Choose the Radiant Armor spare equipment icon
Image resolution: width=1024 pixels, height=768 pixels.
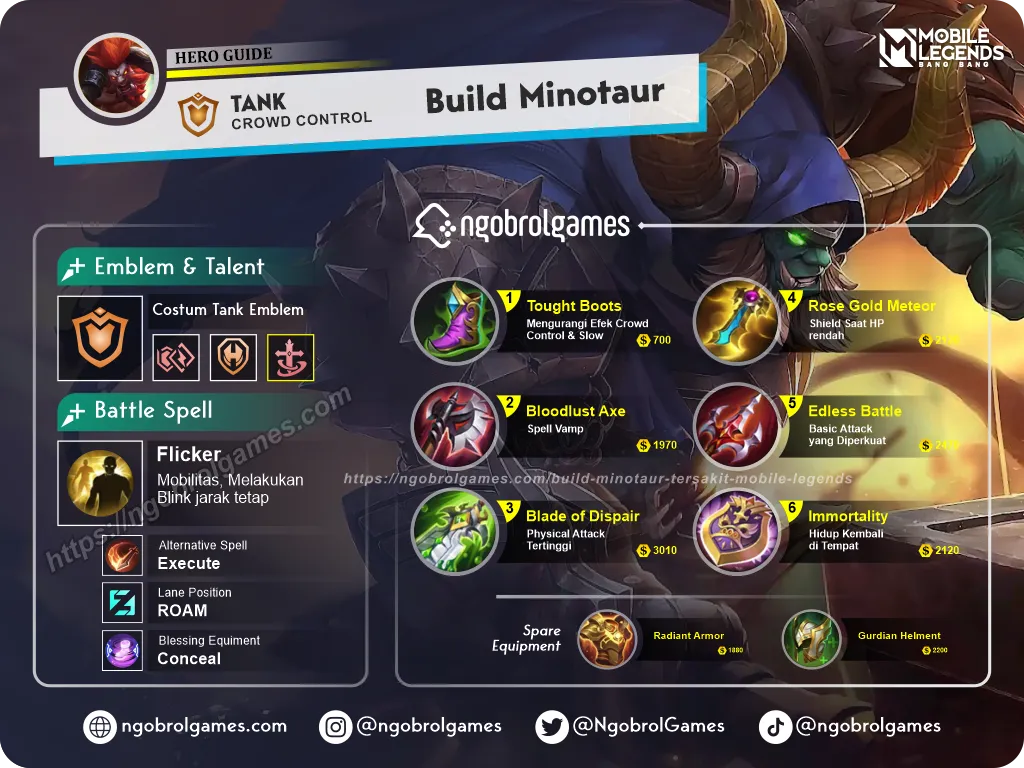(606, 640)
